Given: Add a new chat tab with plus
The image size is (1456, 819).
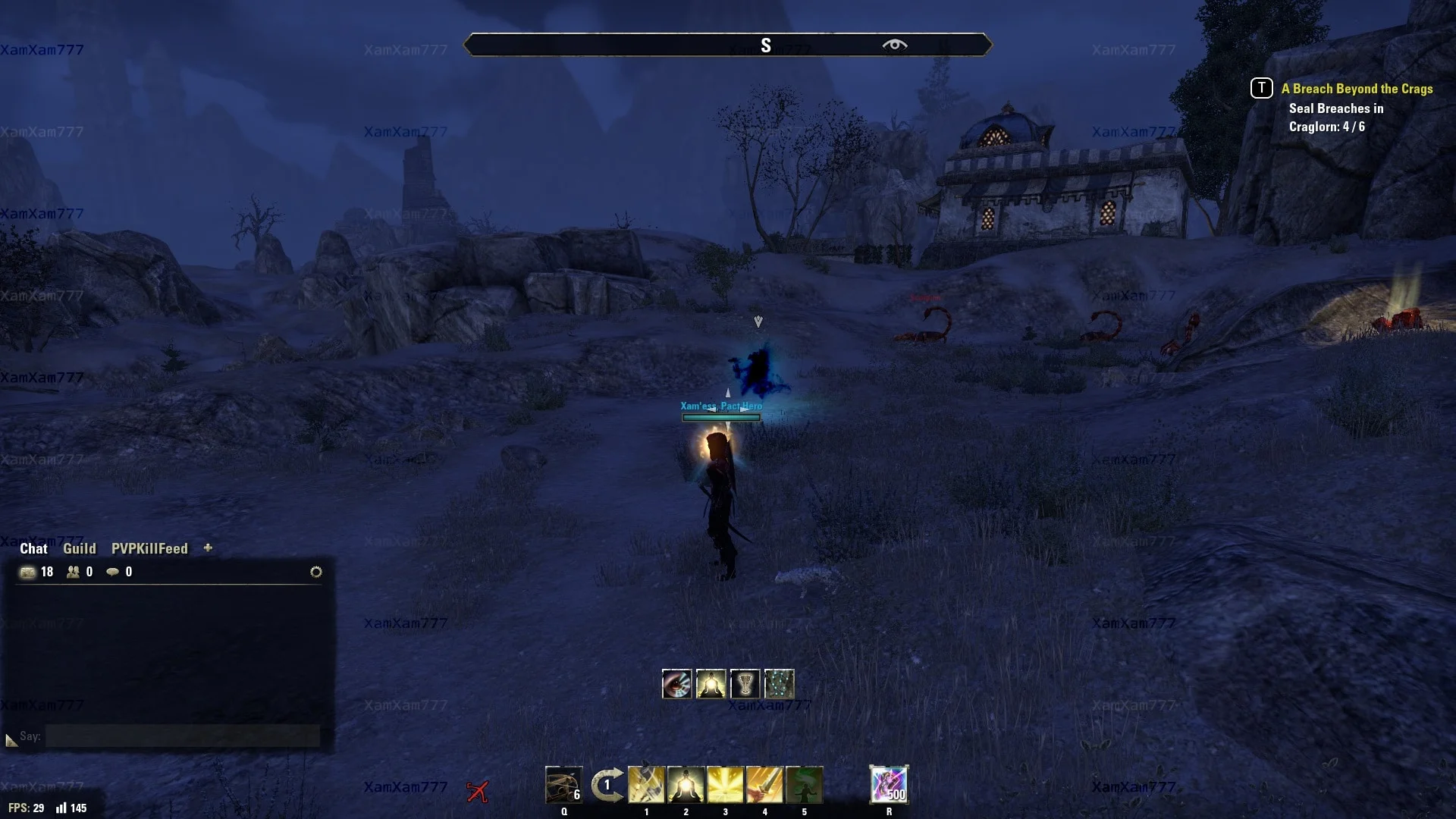Looking at the screenshot, I should click(x=208, y=548).
